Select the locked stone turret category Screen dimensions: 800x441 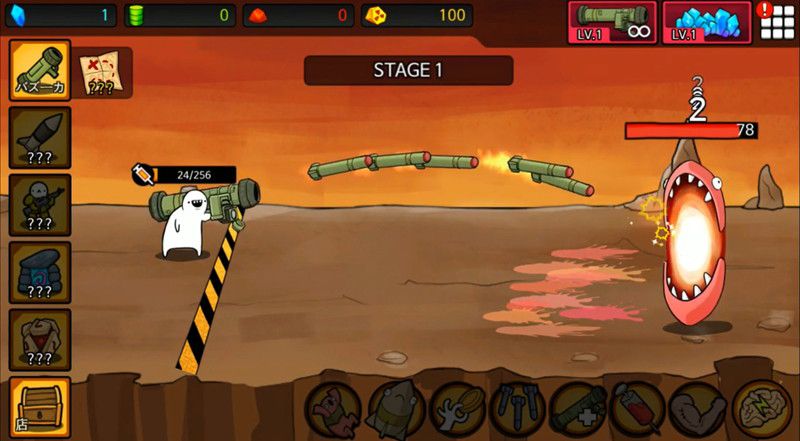[40, 271]
